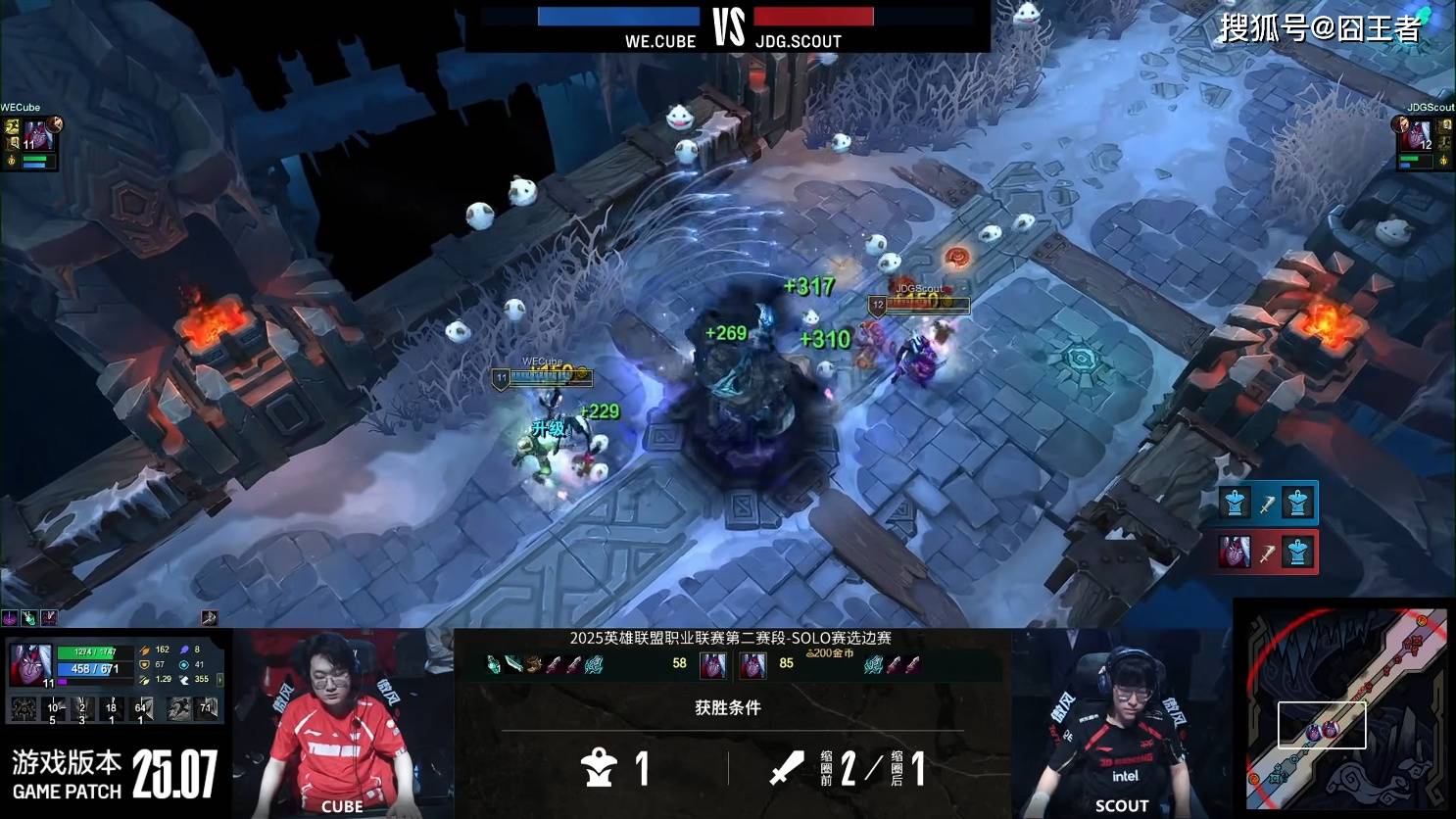This screenshot has width=1456, height=819.
Task: Click the red-side Varus portrait beside 85
Action: tap(752, 666)
